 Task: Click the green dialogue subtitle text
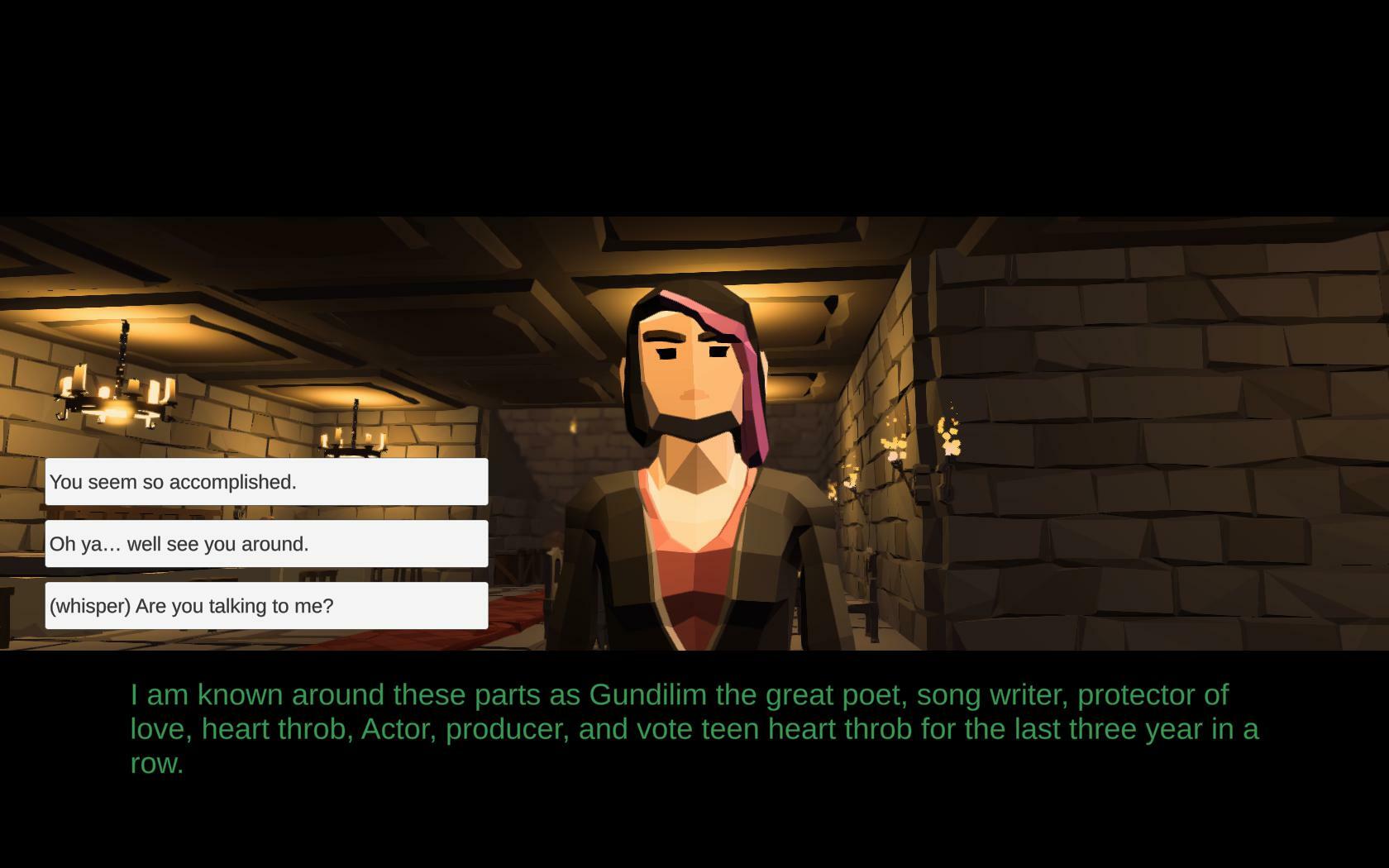[x=694, y=729]
